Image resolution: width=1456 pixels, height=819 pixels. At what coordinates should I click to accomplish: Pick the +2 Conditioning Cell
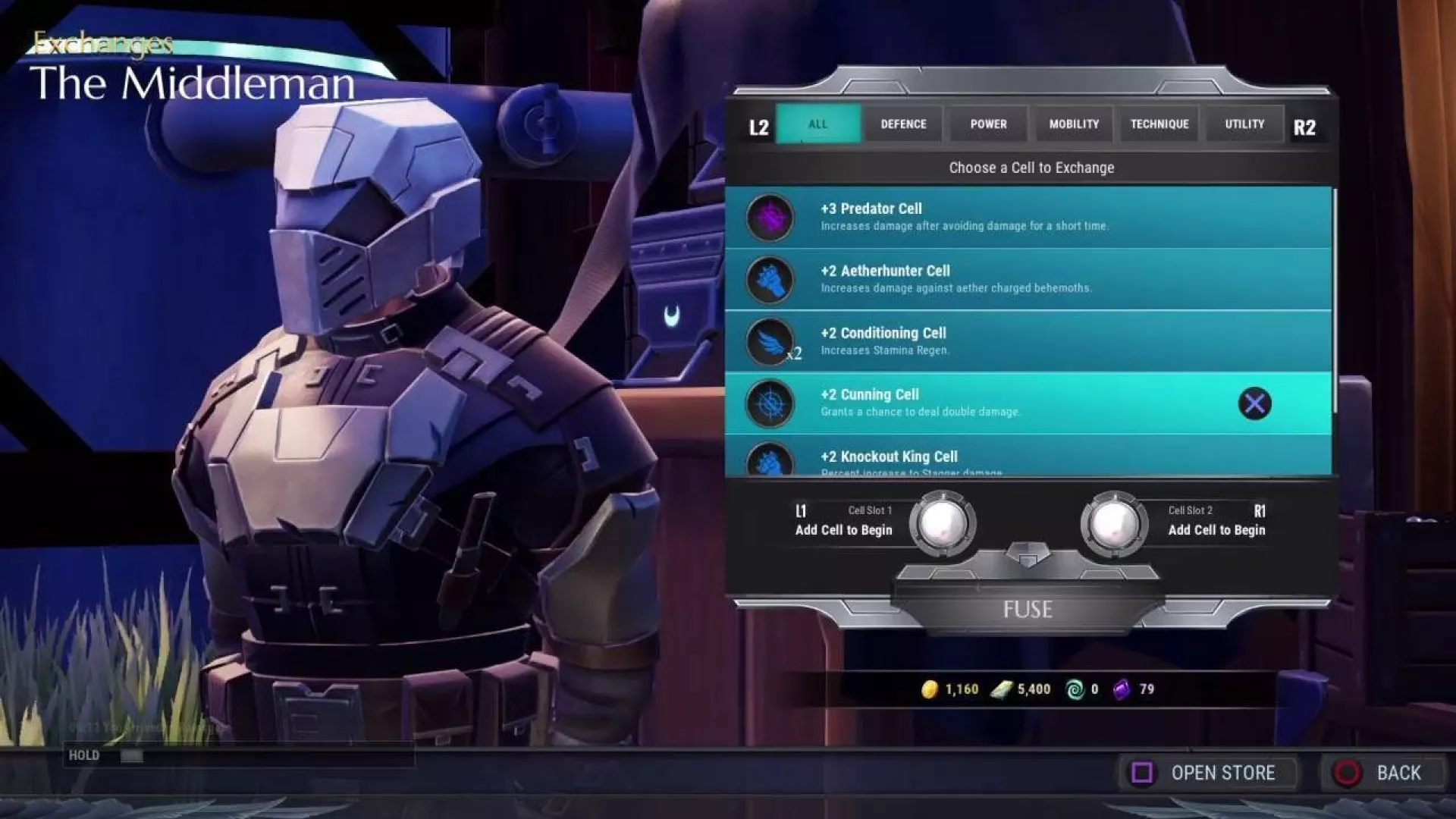(1028, 341)
